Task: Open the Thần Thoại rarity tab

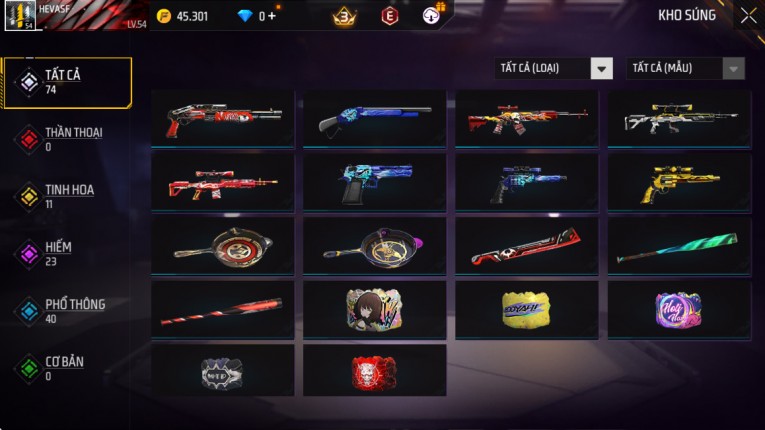Action: [x=68, y=138]
